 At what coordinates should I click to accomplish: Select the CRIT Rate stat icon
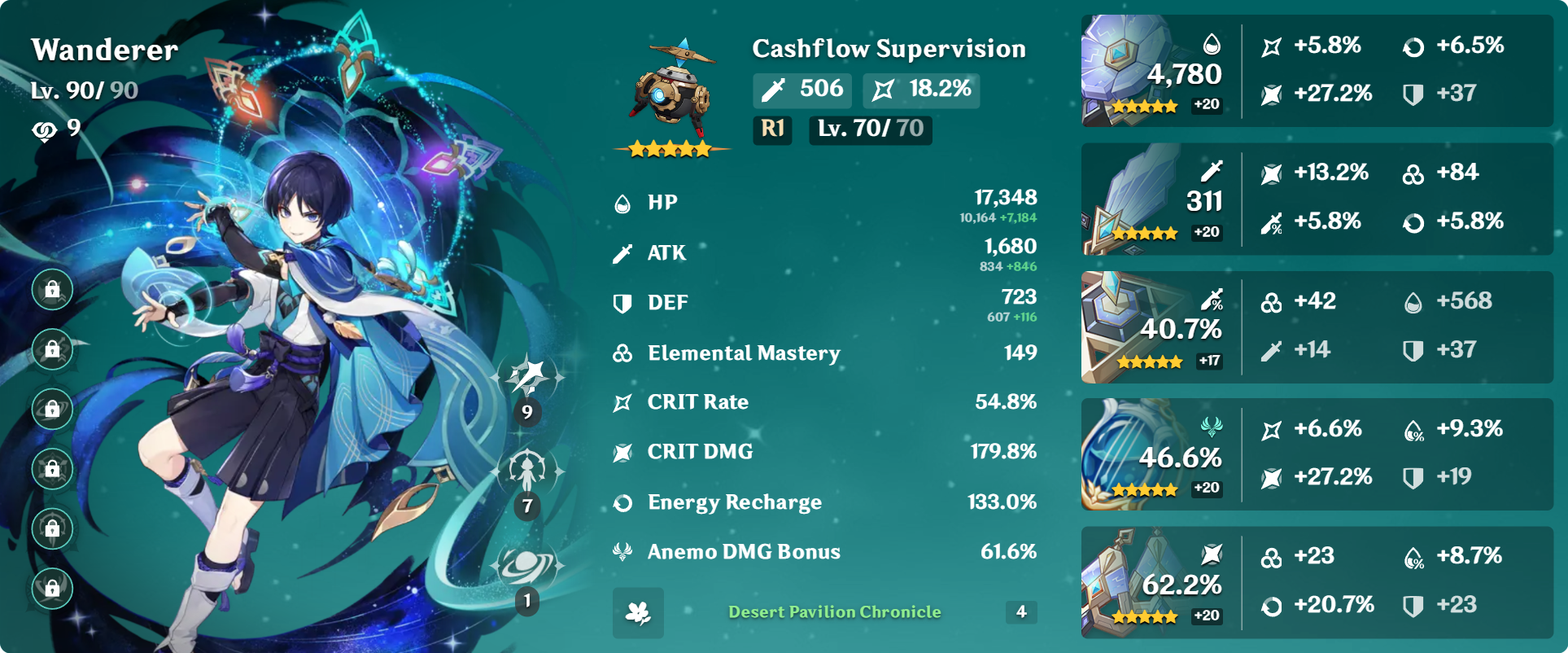(622, 402)
